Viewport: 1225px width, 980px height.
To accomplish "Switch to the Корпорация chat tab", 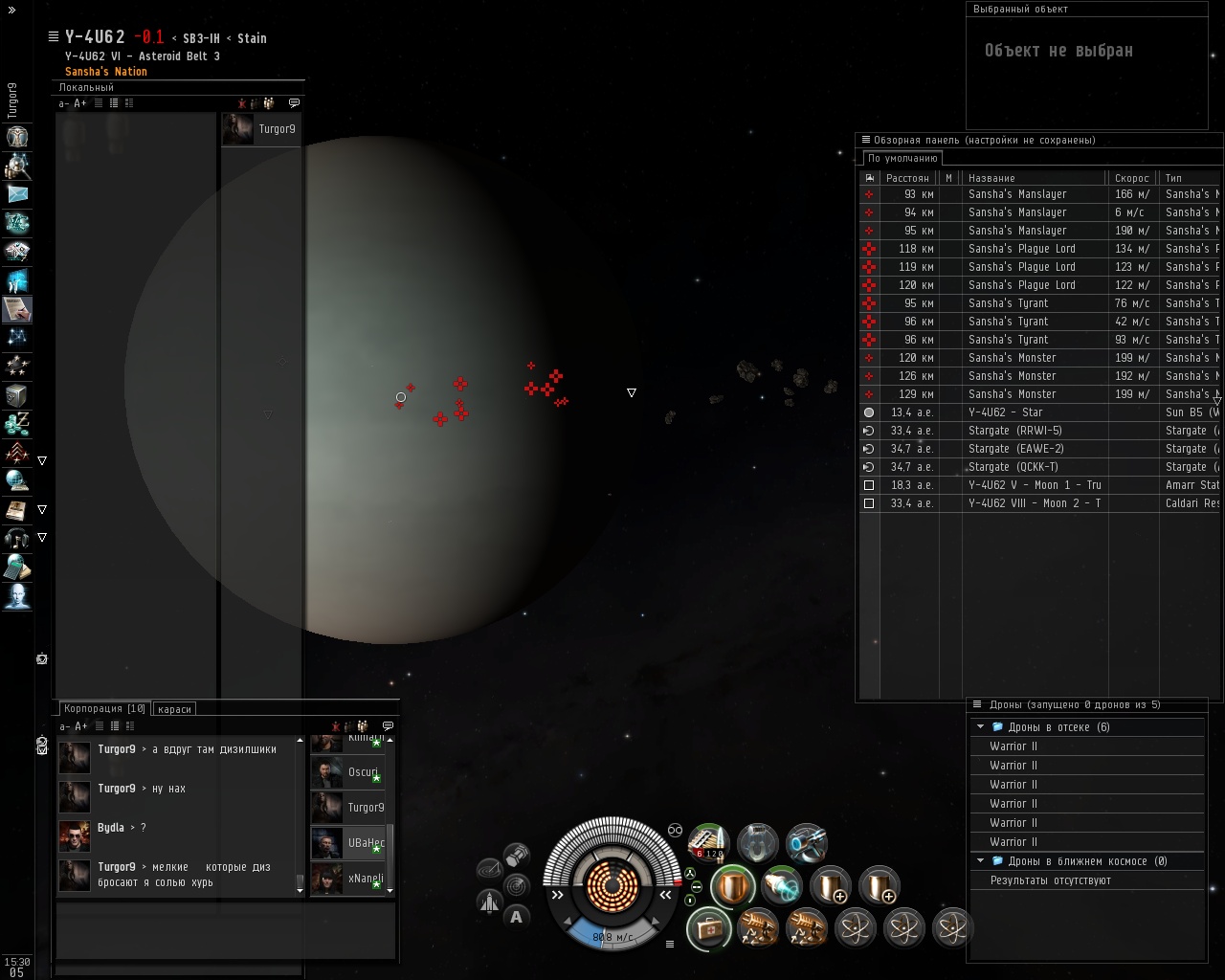I will [103, 709].
